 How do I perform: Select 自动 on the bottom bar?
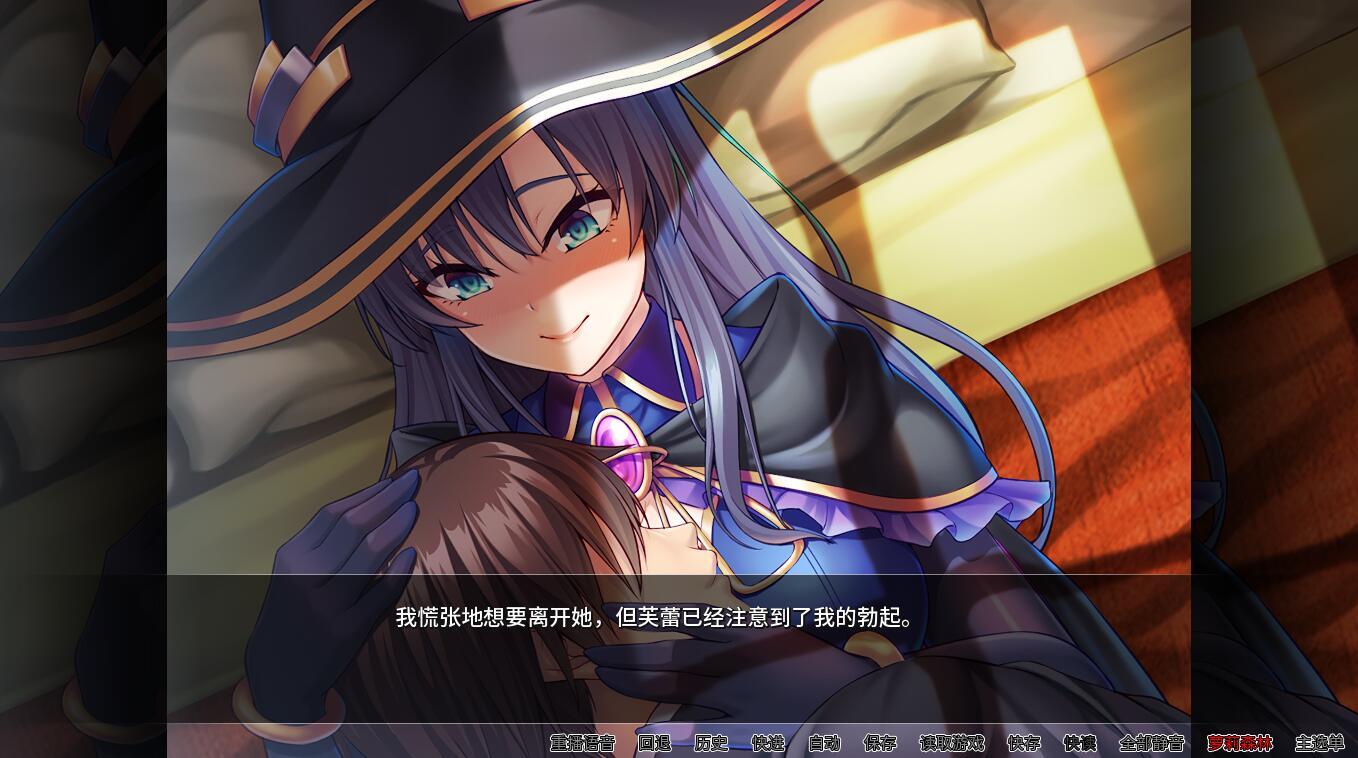(824, 744)
